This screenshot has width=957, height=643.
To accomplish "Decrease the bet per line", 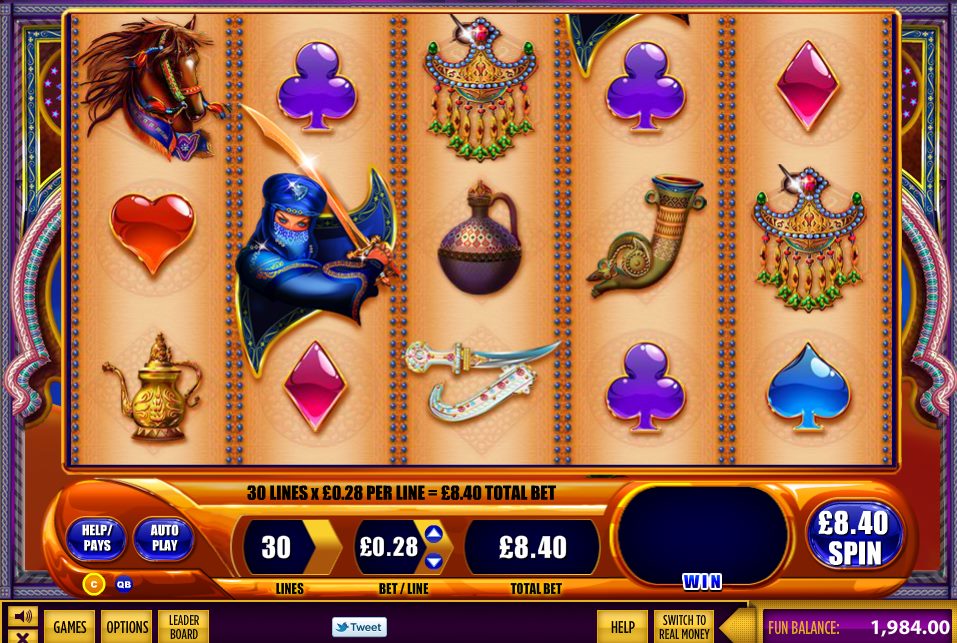I will tap(434, 561).
